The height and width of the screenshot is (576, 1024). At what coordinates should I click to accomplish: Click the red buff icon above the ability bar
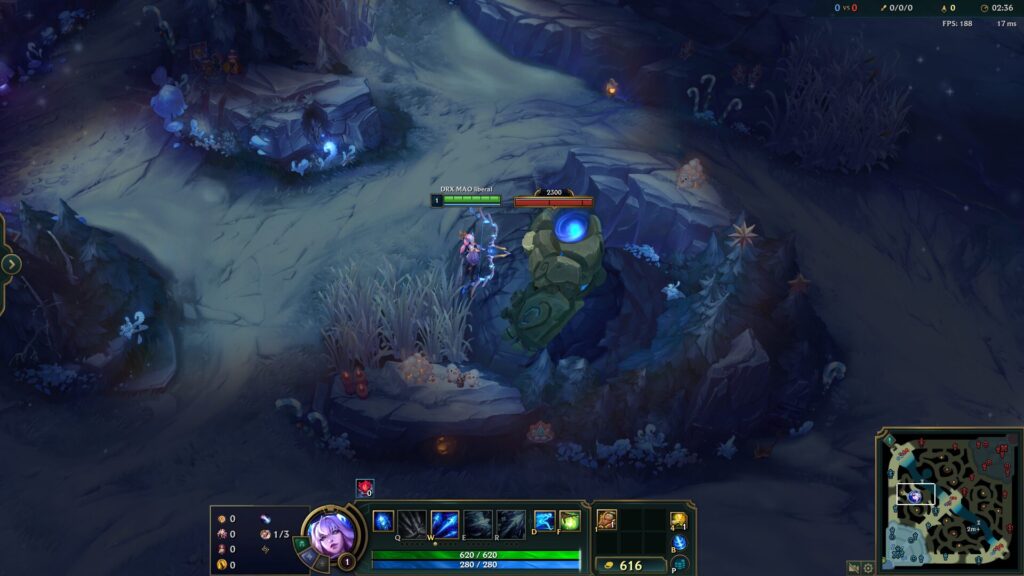click(x=364, y=487)
